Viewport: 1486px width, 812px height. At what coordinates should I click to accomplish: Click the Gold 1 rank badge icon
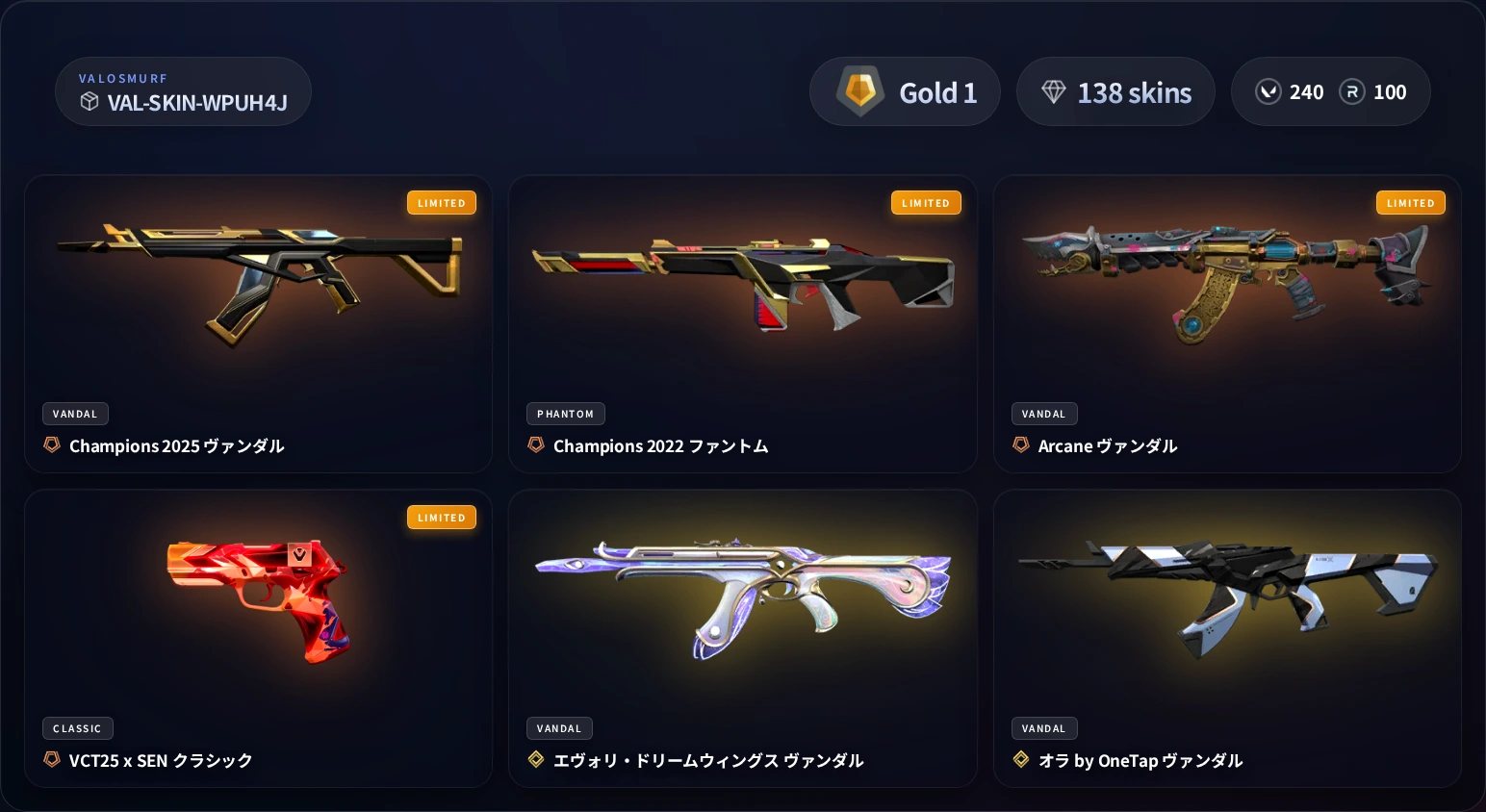click(859, 90)
